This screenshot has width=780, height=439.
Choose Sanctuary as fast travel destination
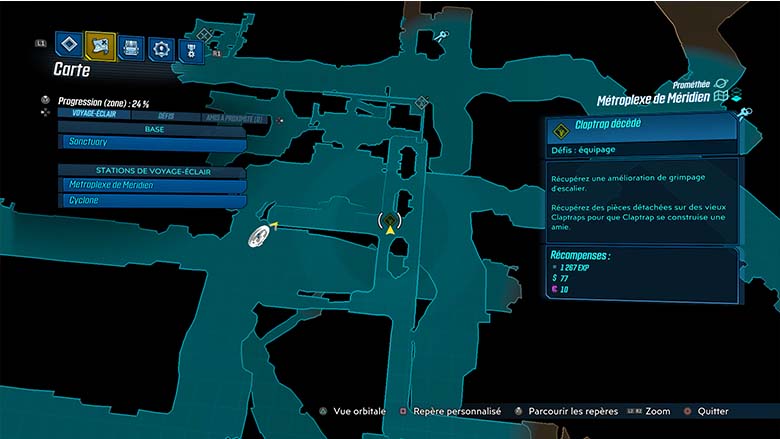[x=152, y=144]
